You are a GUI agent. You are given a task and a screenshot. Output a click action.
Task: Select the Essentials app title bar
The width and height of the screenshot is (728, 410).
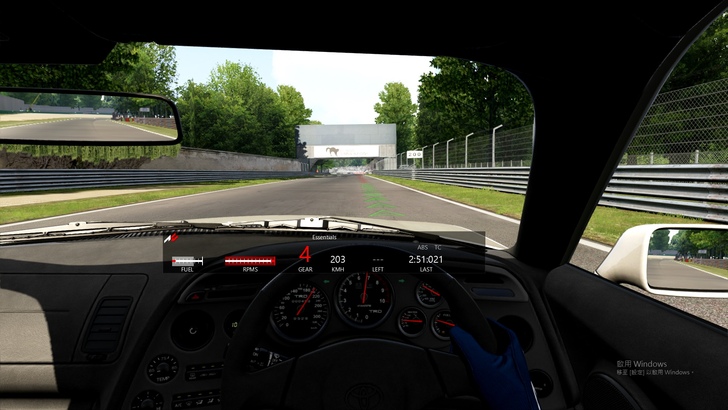325,237
